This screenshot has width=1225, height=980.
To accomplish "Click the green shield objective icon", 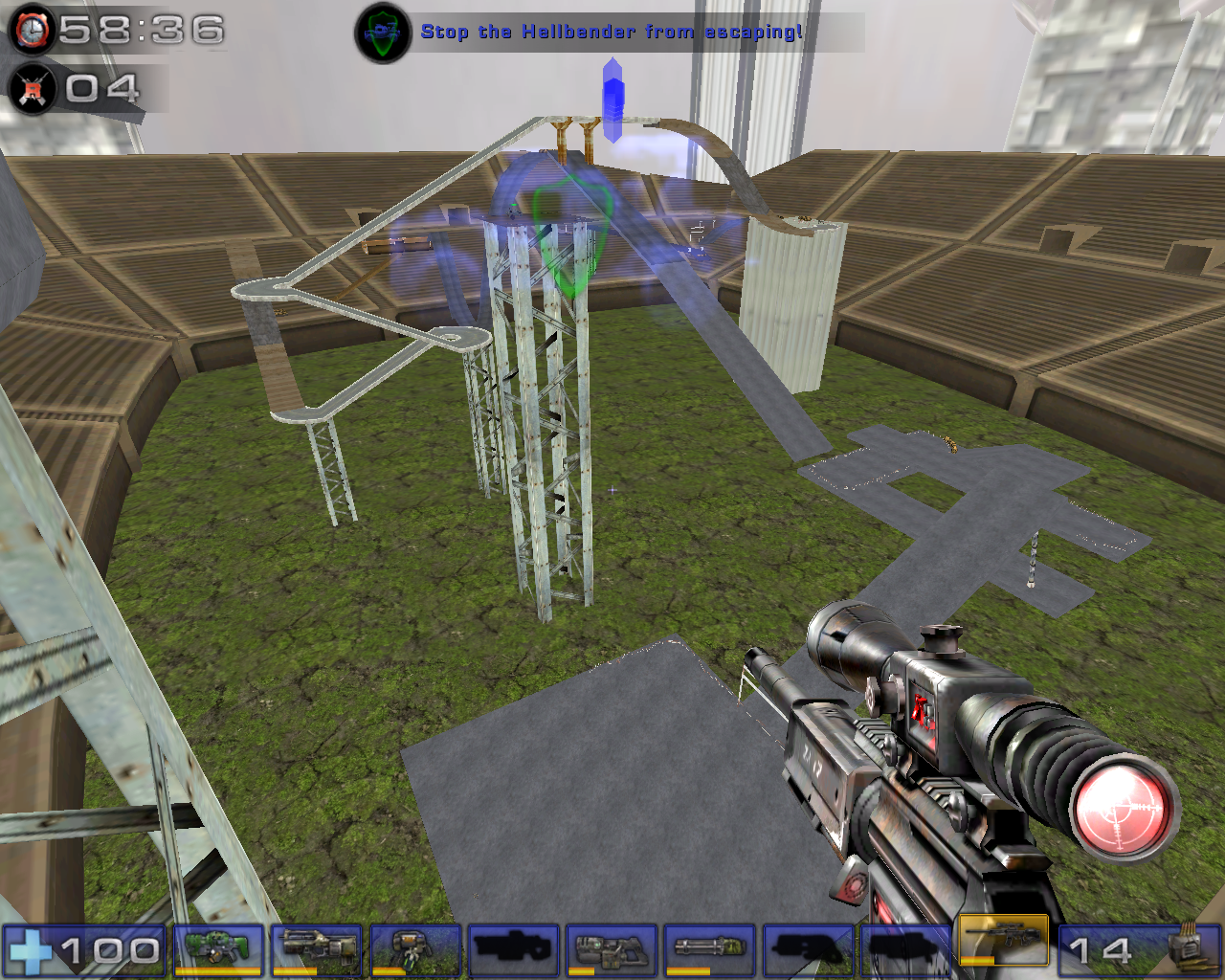I will pos(383,30).
